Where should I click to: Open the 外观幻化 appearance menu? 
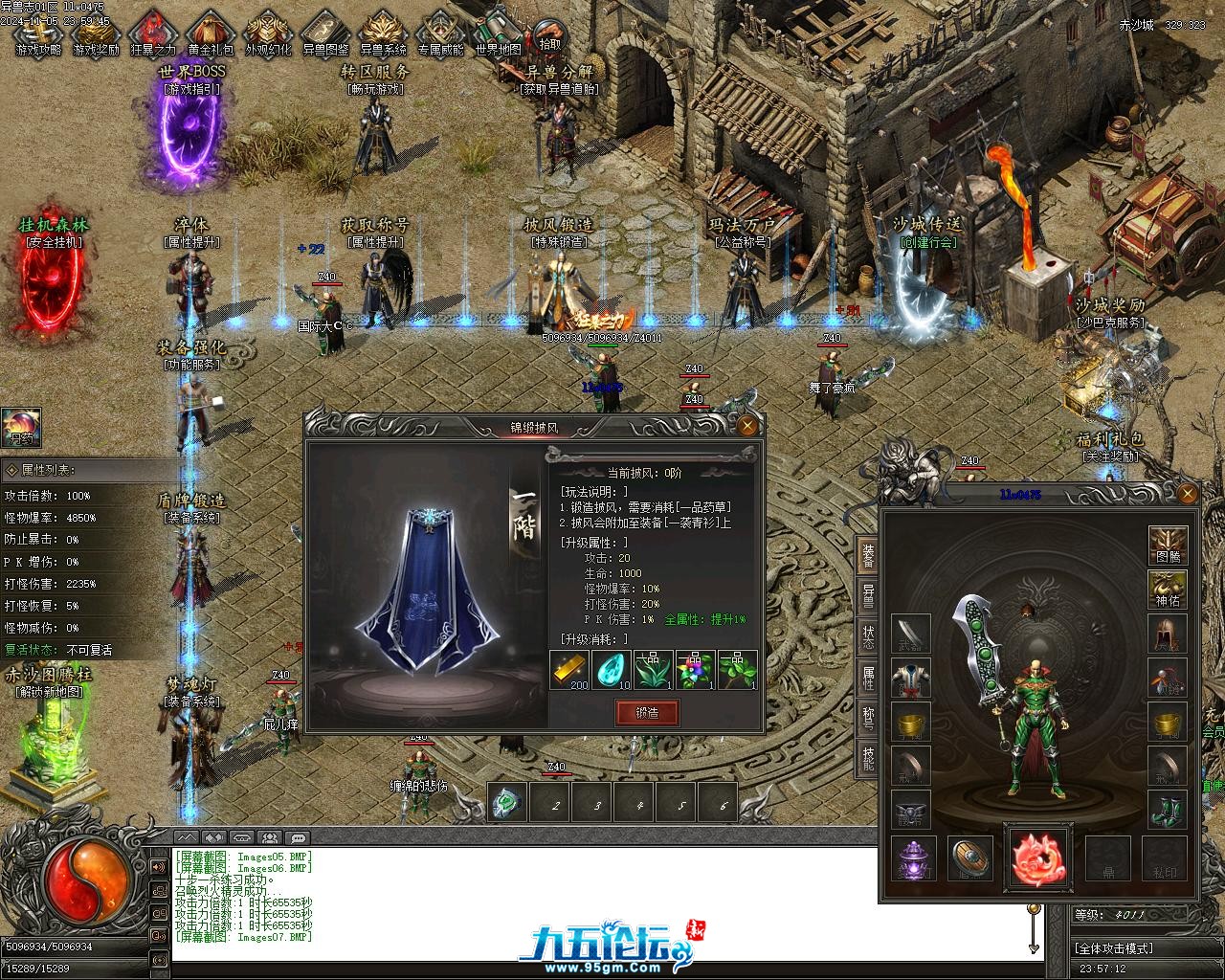point(268,34)
